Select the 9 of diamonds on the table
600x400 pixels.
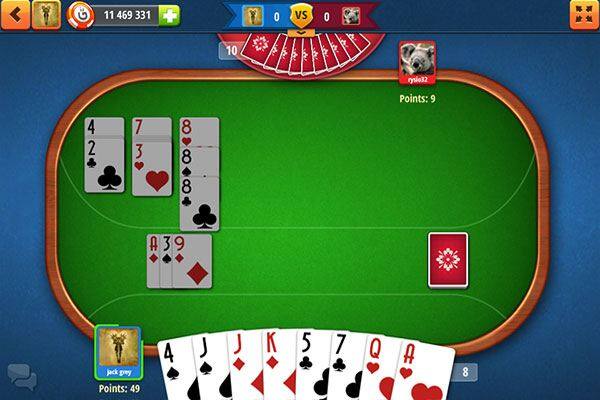point(194,262)
